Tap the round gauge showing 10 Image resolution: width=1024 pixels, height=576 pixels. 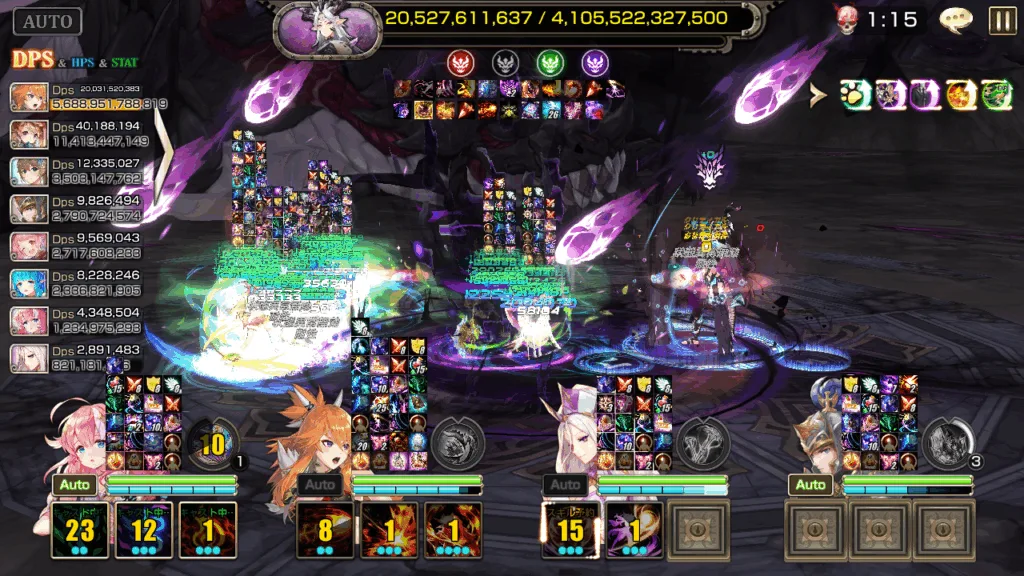click(212, 442)
